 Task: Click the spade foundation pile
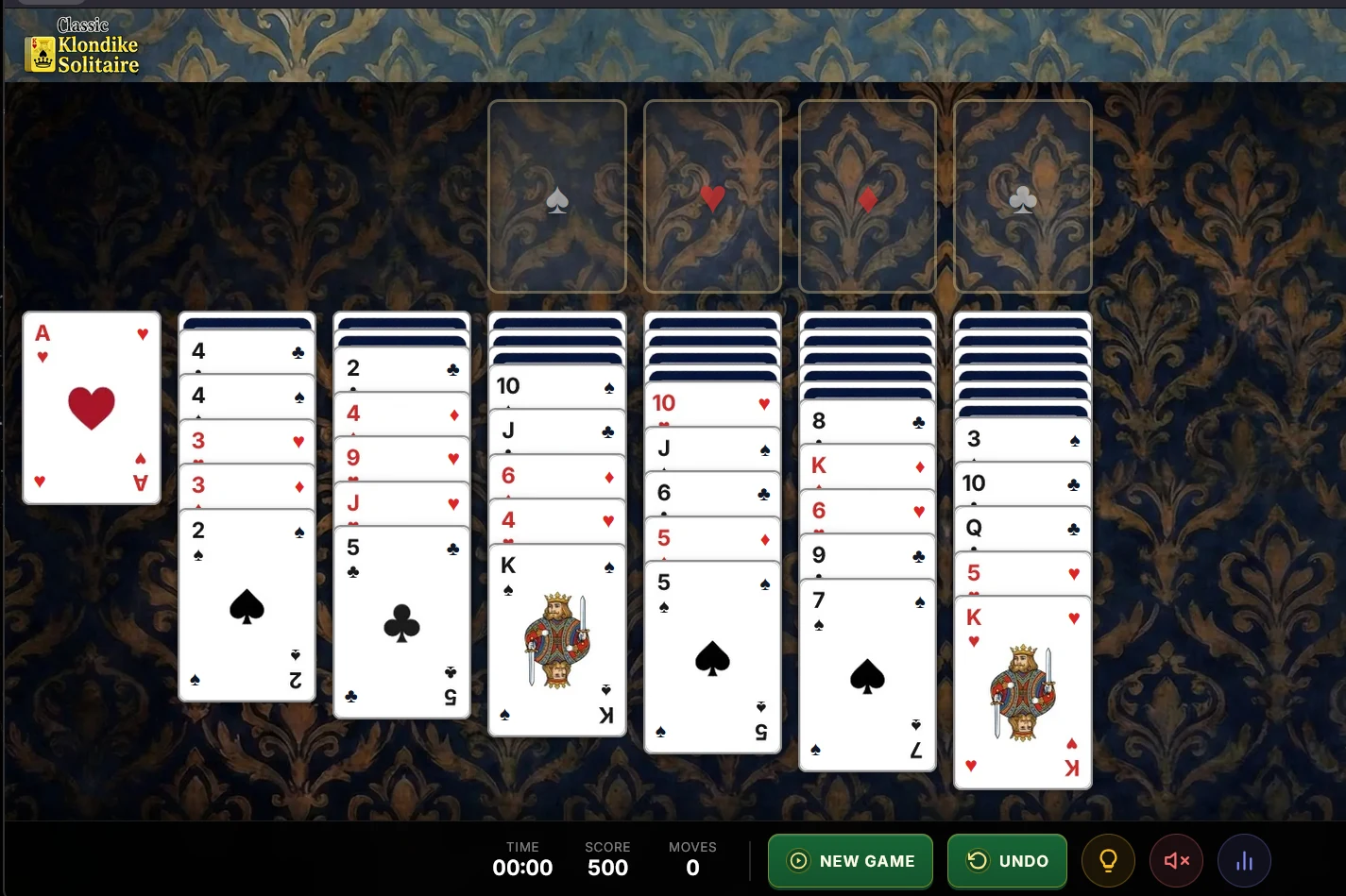556,195
